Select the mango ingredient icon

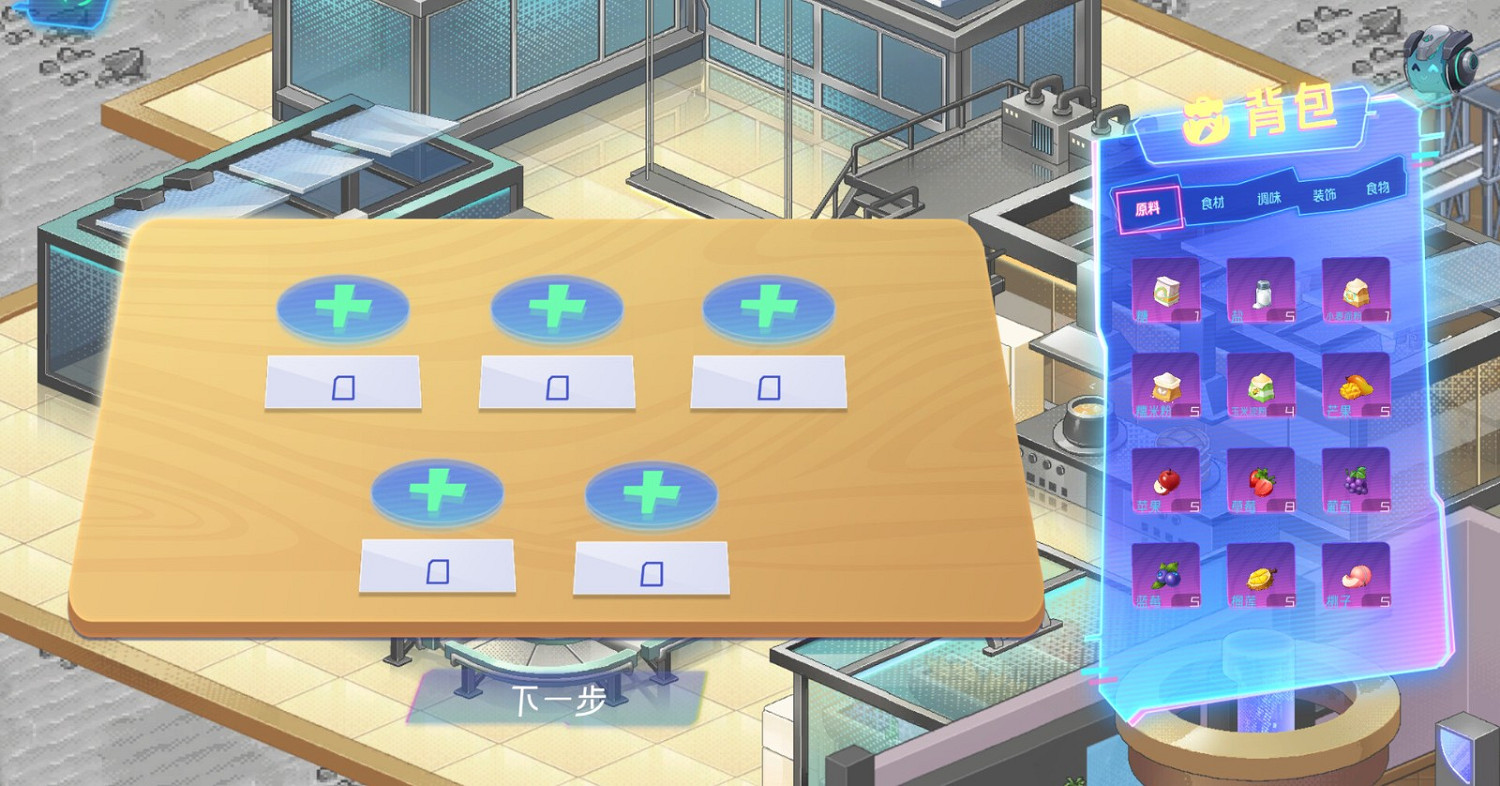click(x=1356, y=385)
